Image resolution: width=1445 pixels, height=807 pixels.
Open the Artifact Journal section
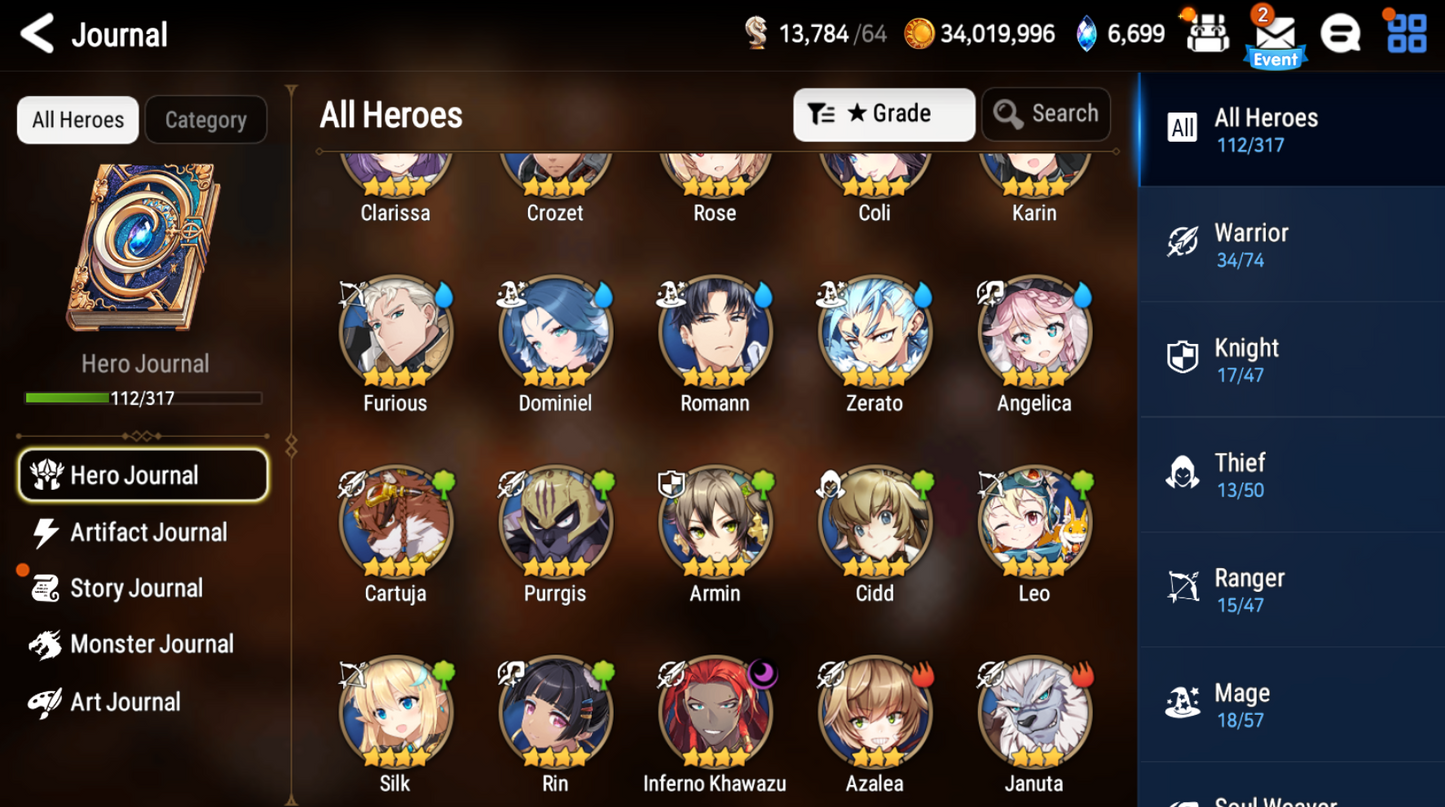tap(146, 532)
